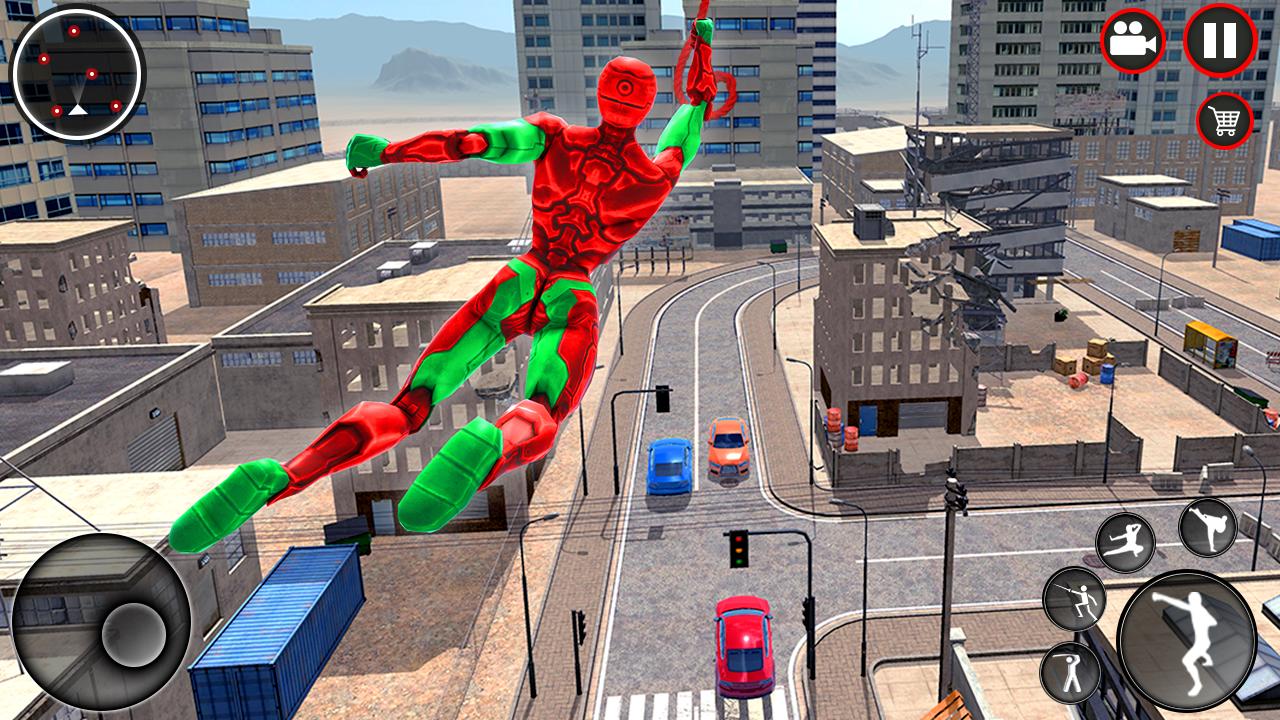The height and width of the screenshot is (720, 1280).
Task: Perform the high kick attack
Action: point(1208,527)
